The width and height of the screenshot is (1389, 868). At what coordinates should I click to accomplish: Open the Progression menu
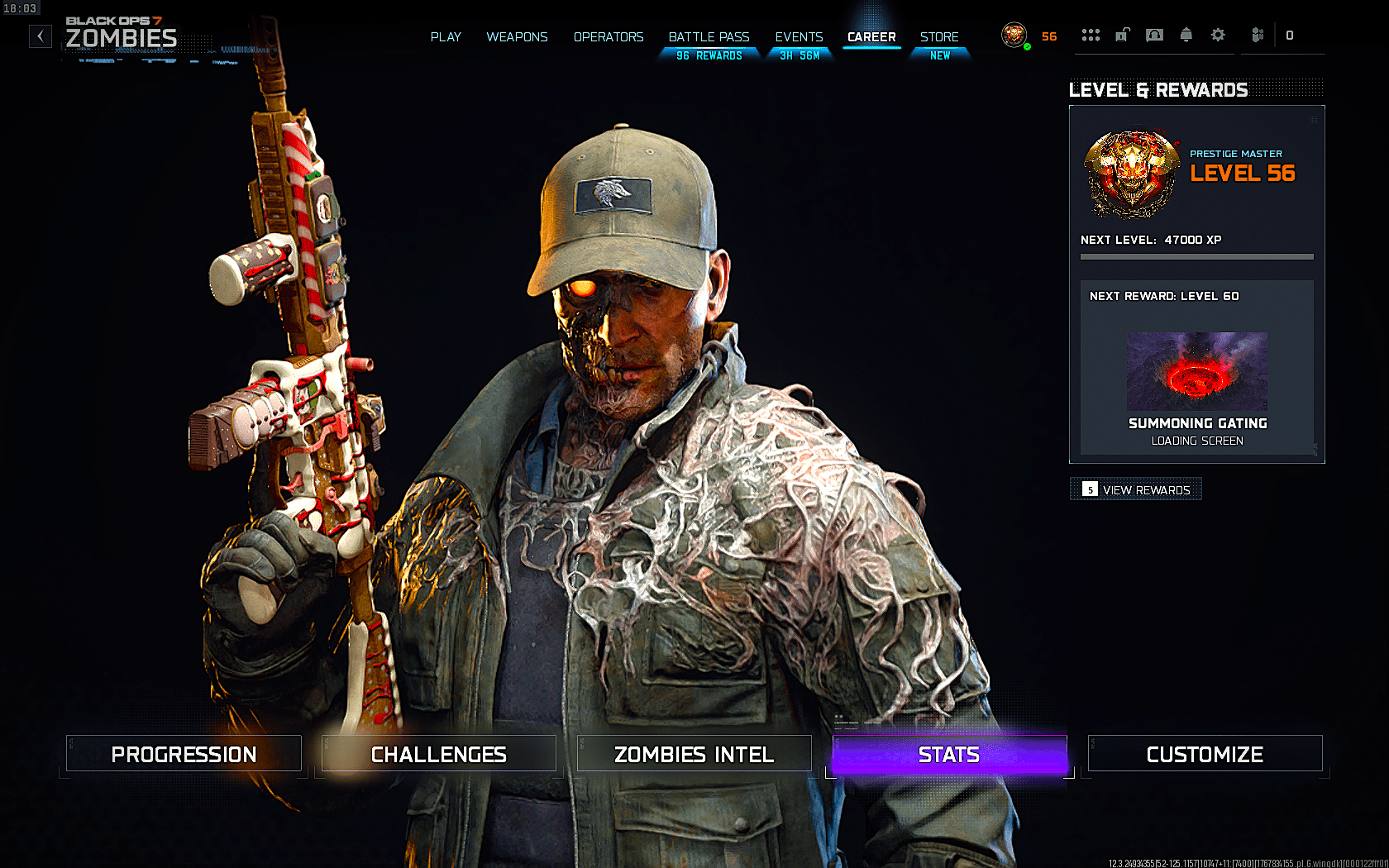[184, 754]
